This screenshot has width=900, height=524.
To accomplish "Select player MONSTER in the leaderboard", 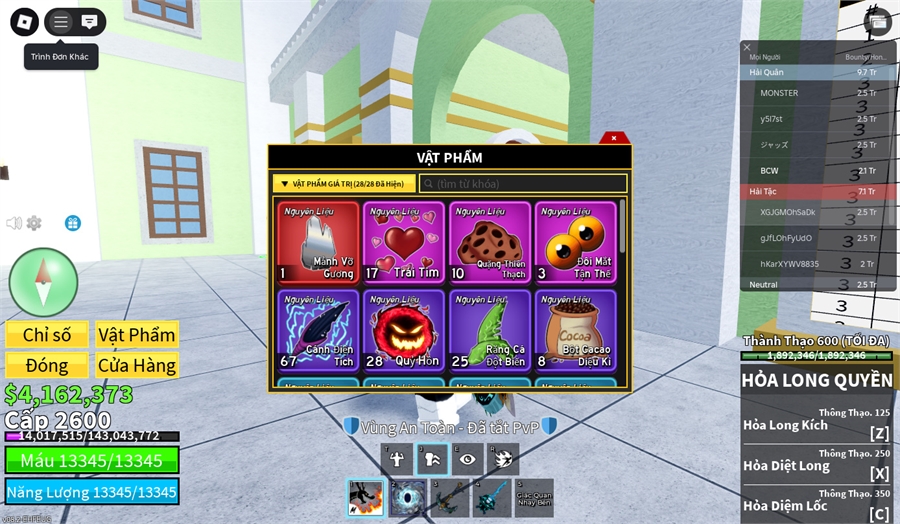I will pyautogui.click(x=779, y=93).
